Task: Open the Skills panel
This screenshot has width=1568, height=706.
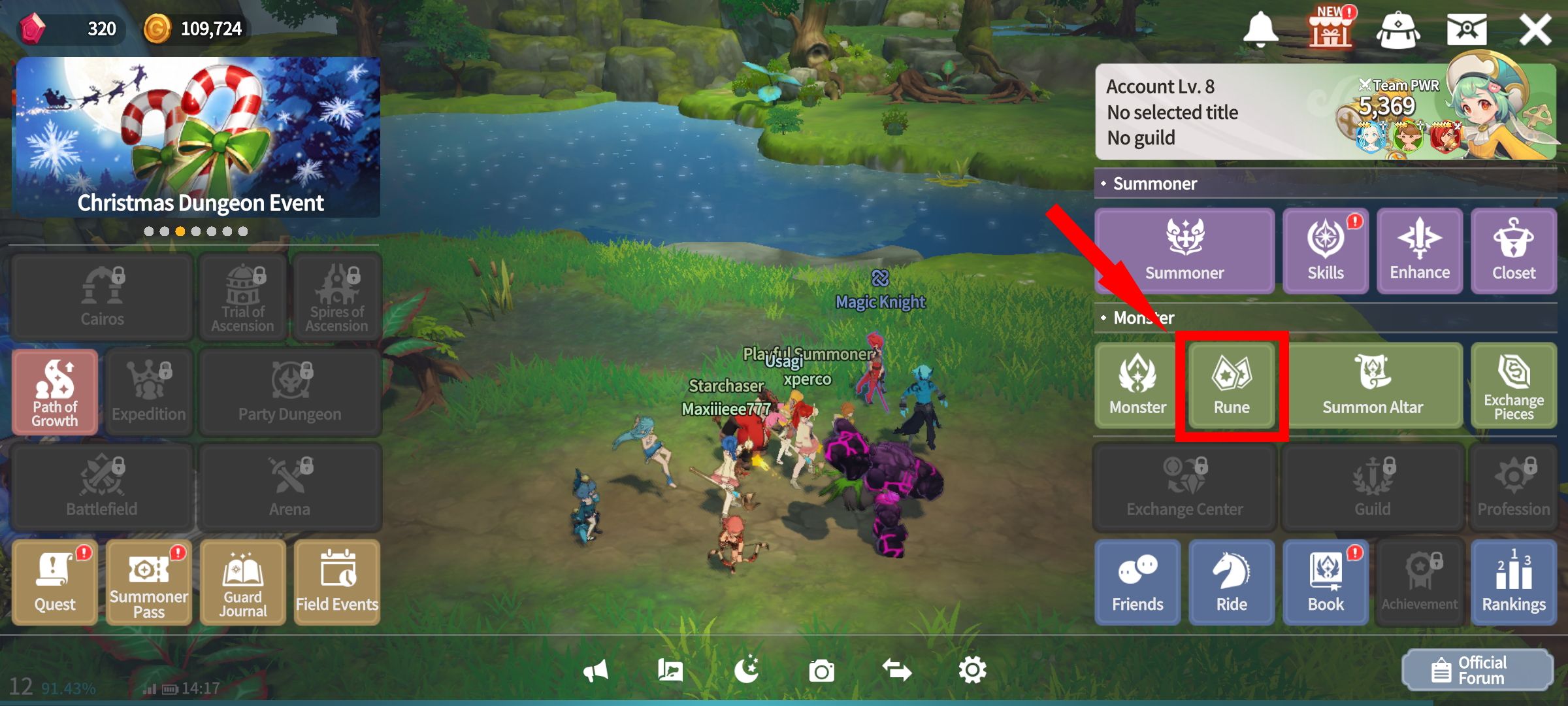Action: (1325, 252)
